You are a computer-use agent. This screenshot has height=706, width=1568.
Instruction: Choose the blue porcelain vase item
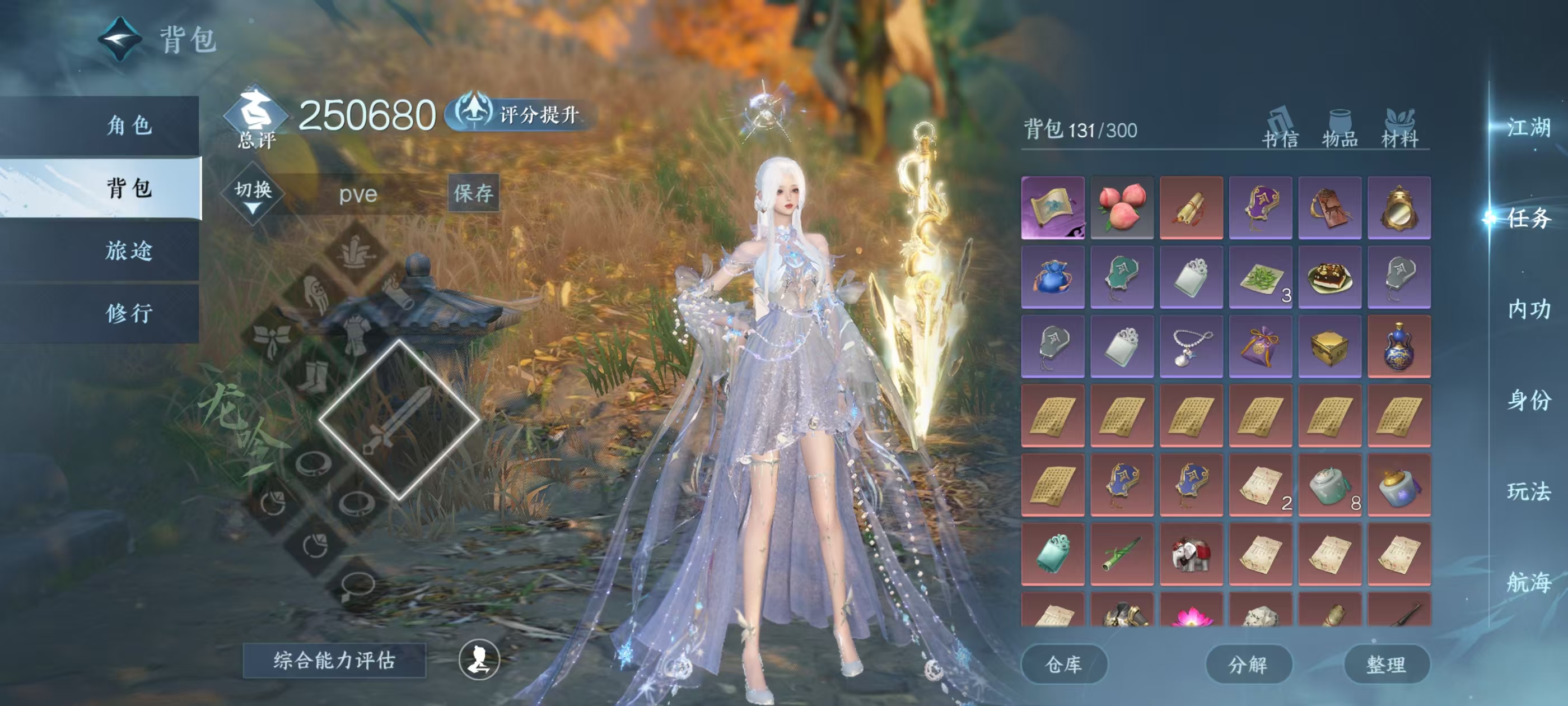[1399, 346]
